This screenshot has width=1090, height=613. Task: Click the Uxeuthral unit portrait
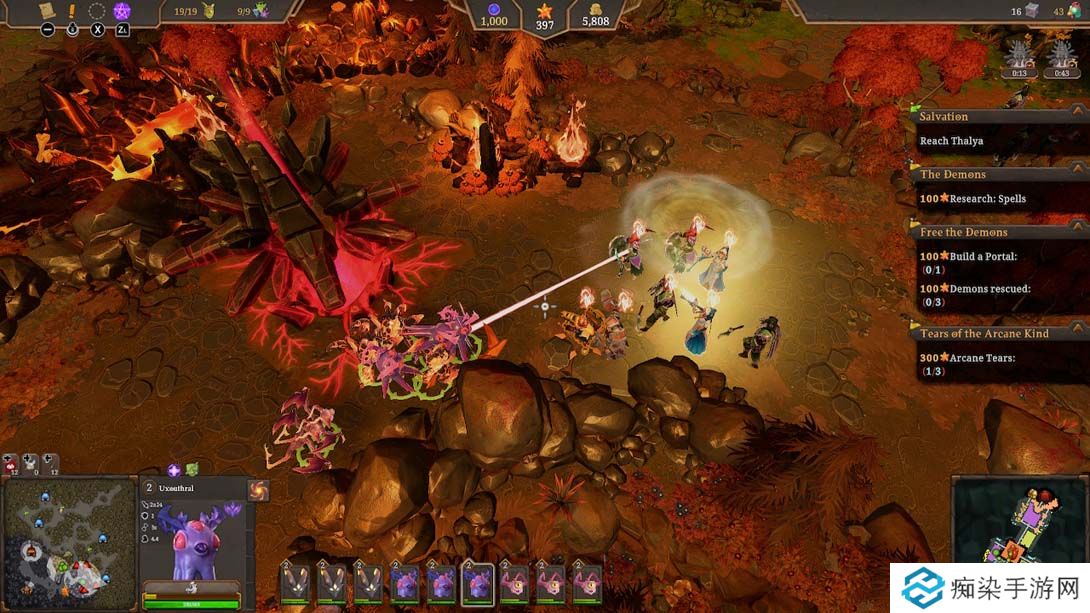tap(194, 538)
